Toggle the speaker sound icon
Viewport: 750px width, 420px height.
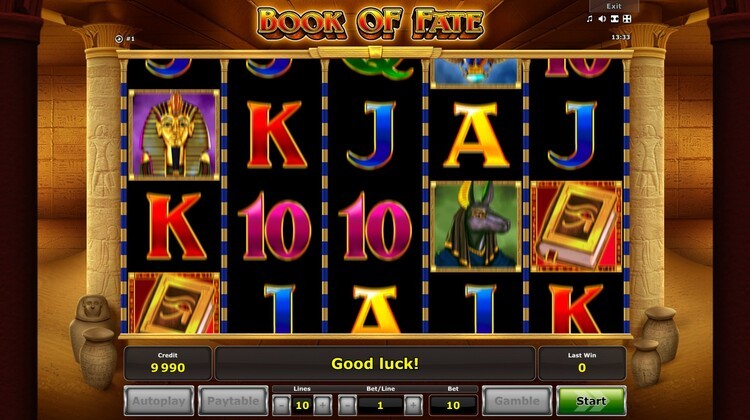coord(602,19)
